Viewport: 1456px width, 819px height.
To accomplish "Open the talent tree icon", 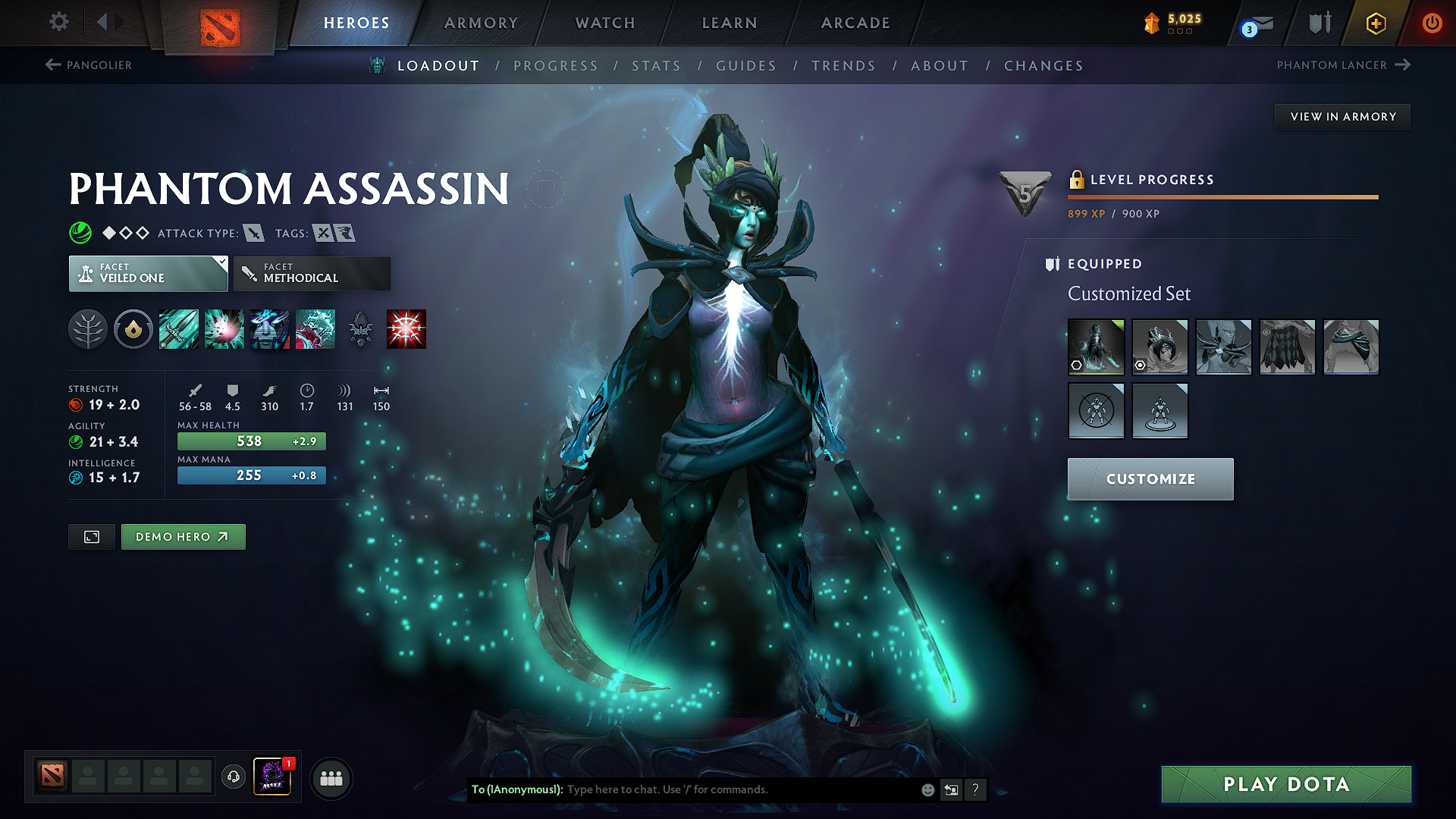I will click(x=88, y=329).
